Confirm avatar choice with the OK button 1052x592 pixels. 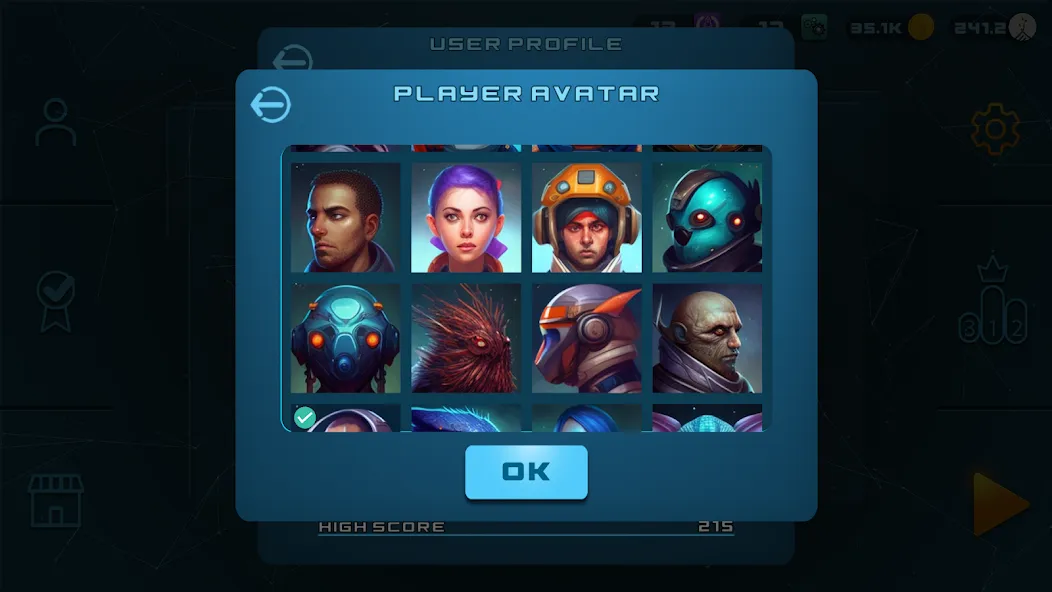526,472
